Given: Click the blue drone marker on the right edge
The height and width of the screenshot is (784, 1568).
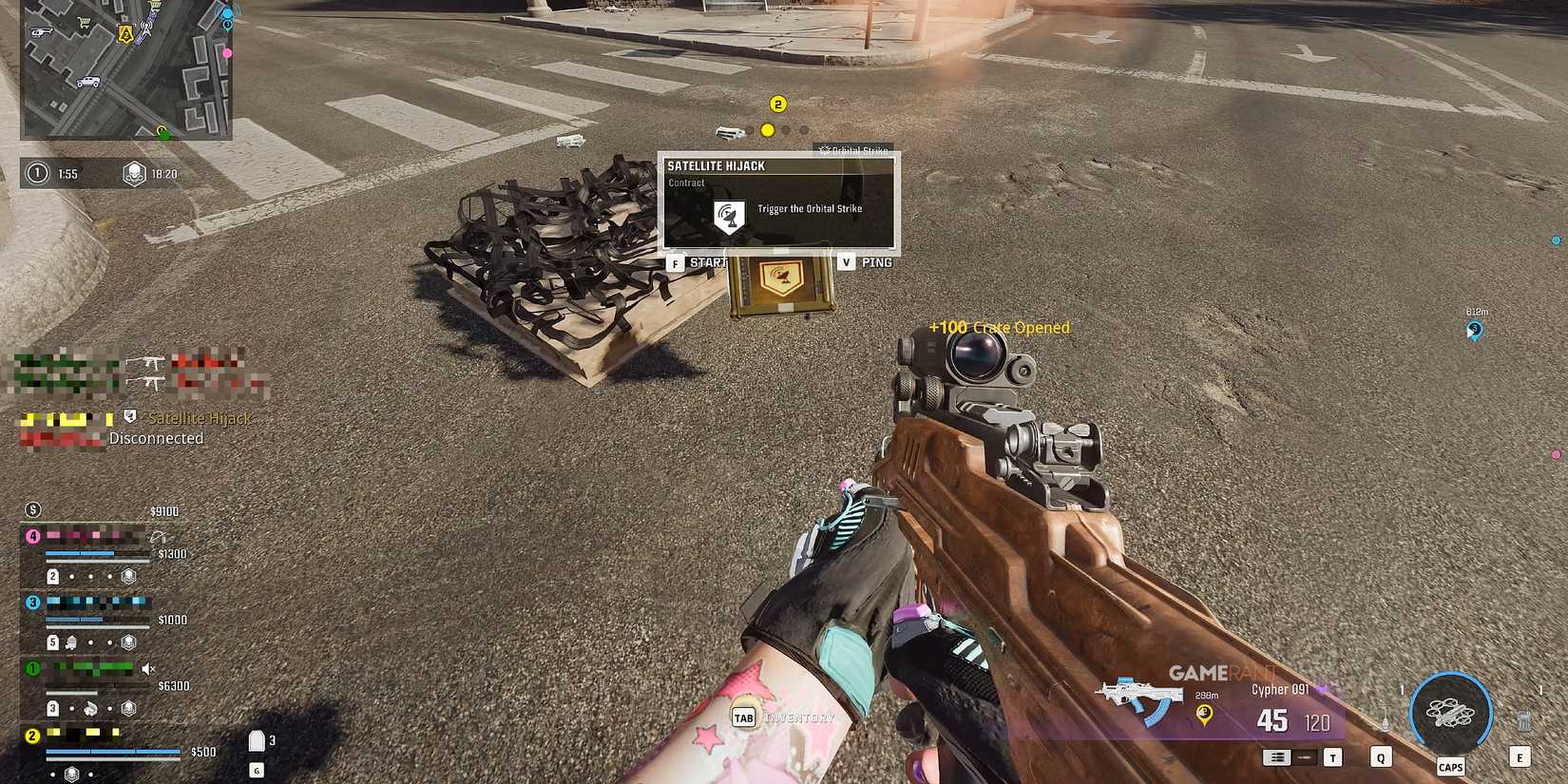Looking at the screenshot, I should 1473,329.
